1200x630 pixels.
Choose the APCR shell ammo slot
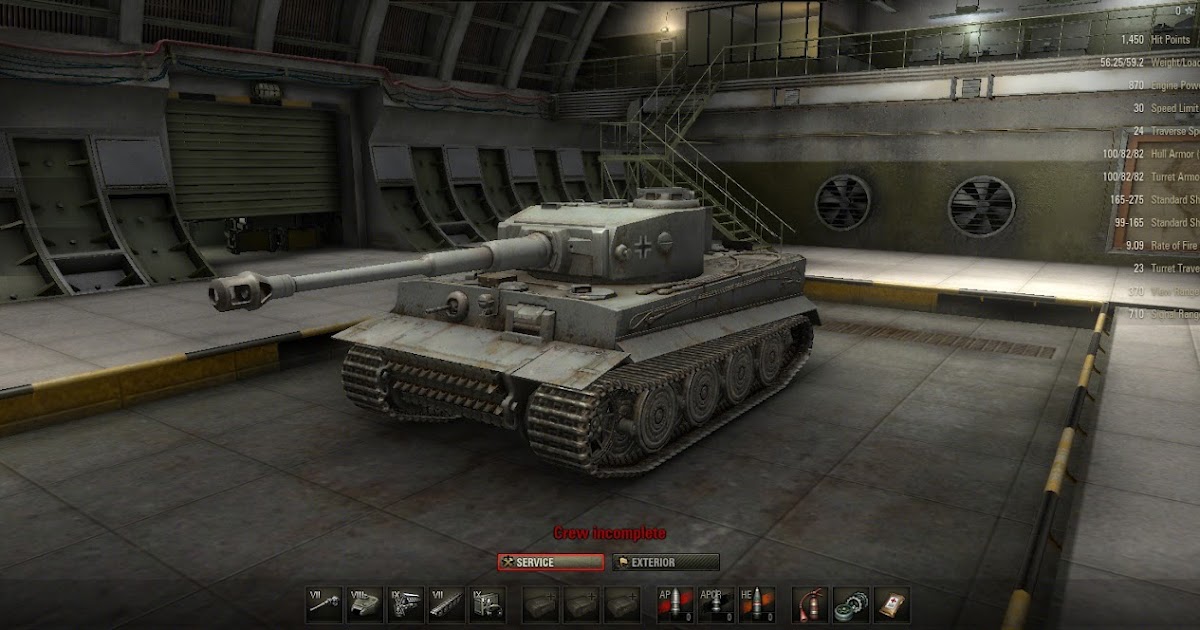(715, 604)
